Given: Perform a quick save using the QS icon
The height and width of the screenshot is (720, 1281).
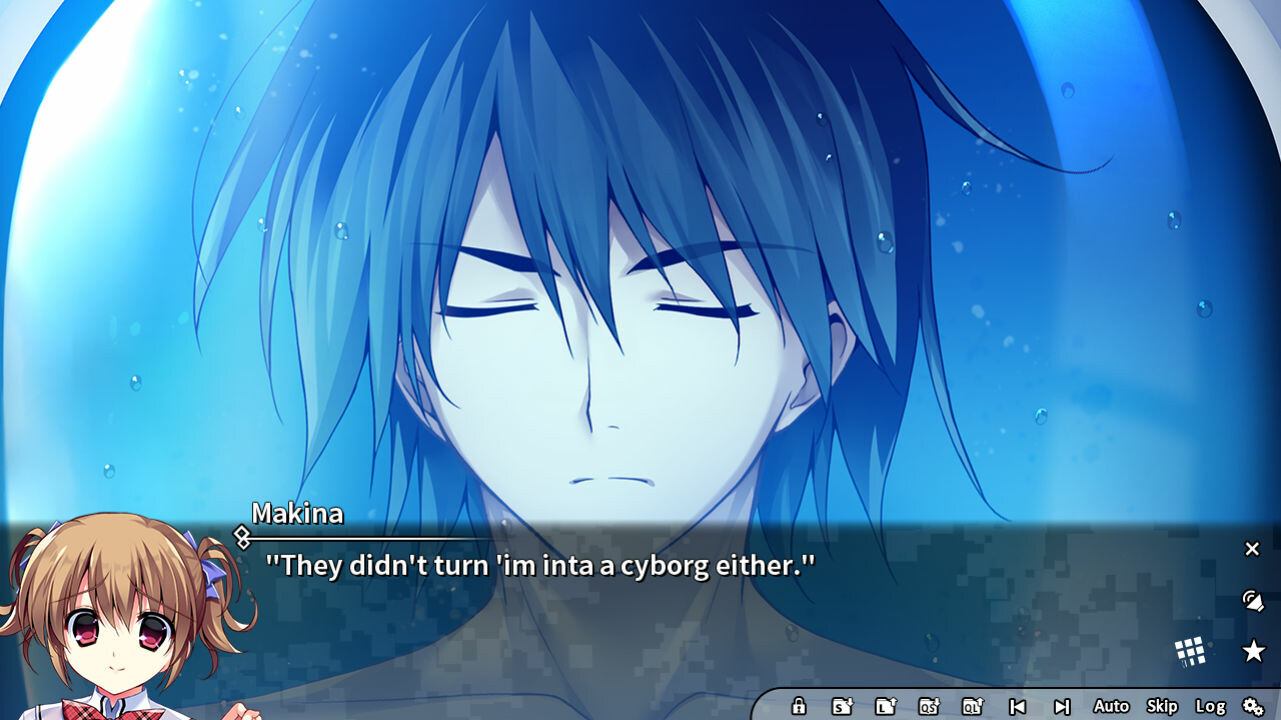Looking at the screenshot, I should [x=930, y=705].
